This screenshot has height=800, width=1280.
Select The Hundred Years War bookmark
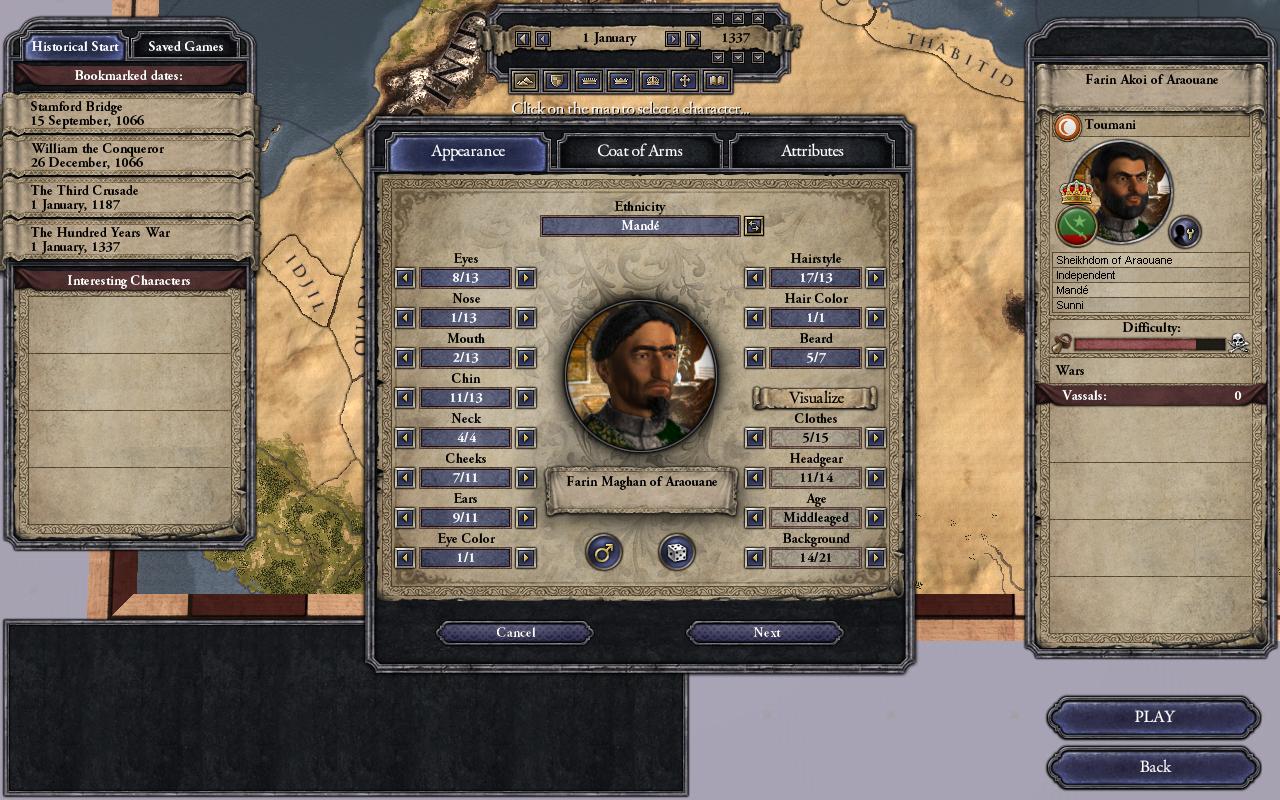coord(128,239)
